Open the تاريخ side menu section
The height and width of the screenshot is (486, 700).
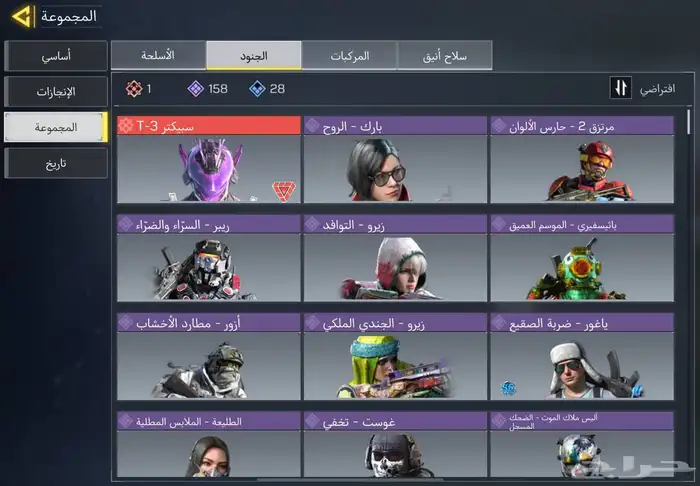(x=55, y=163)
